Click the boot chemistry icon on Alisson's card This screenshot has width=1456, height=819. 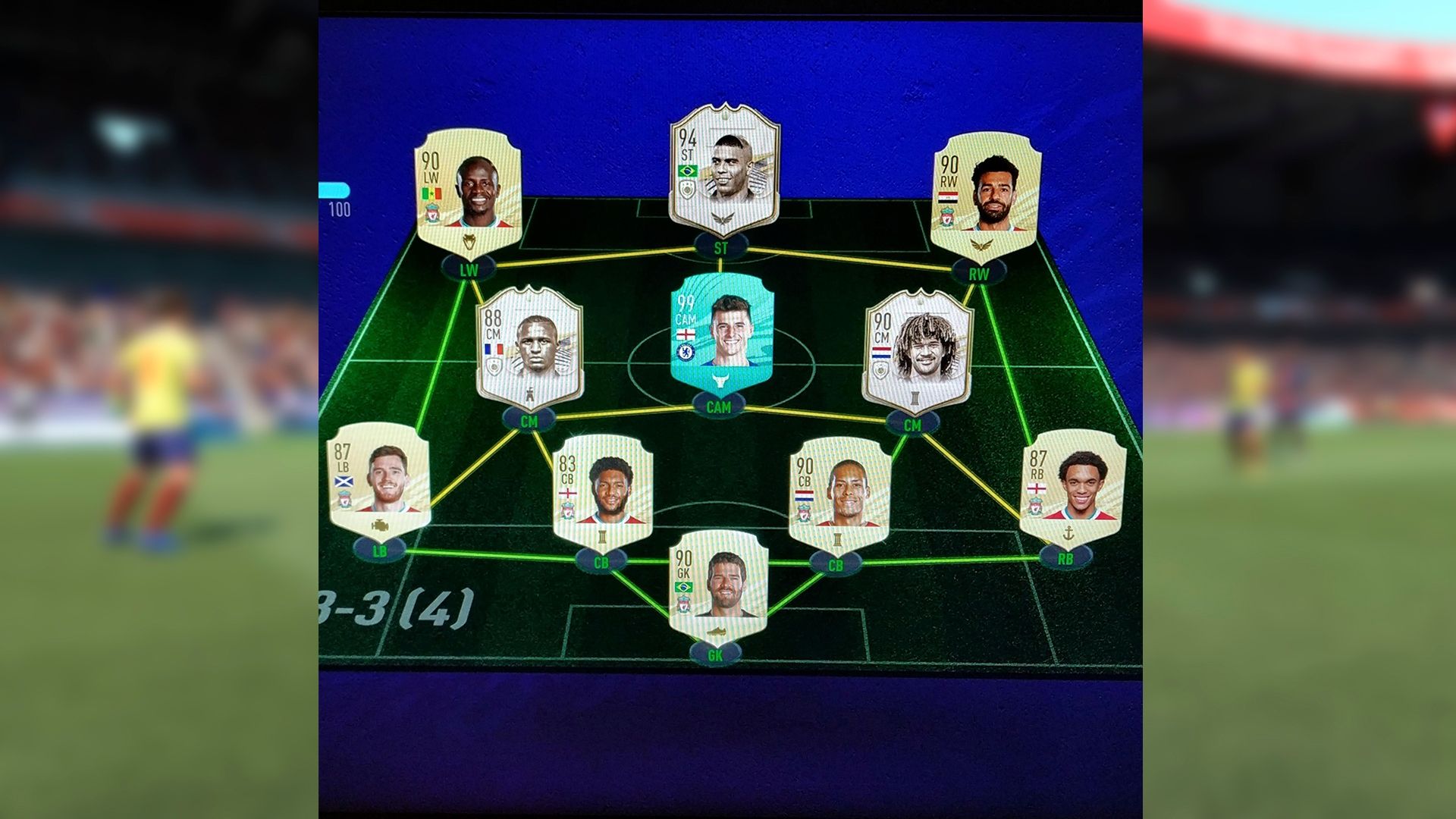click(717, 632)
